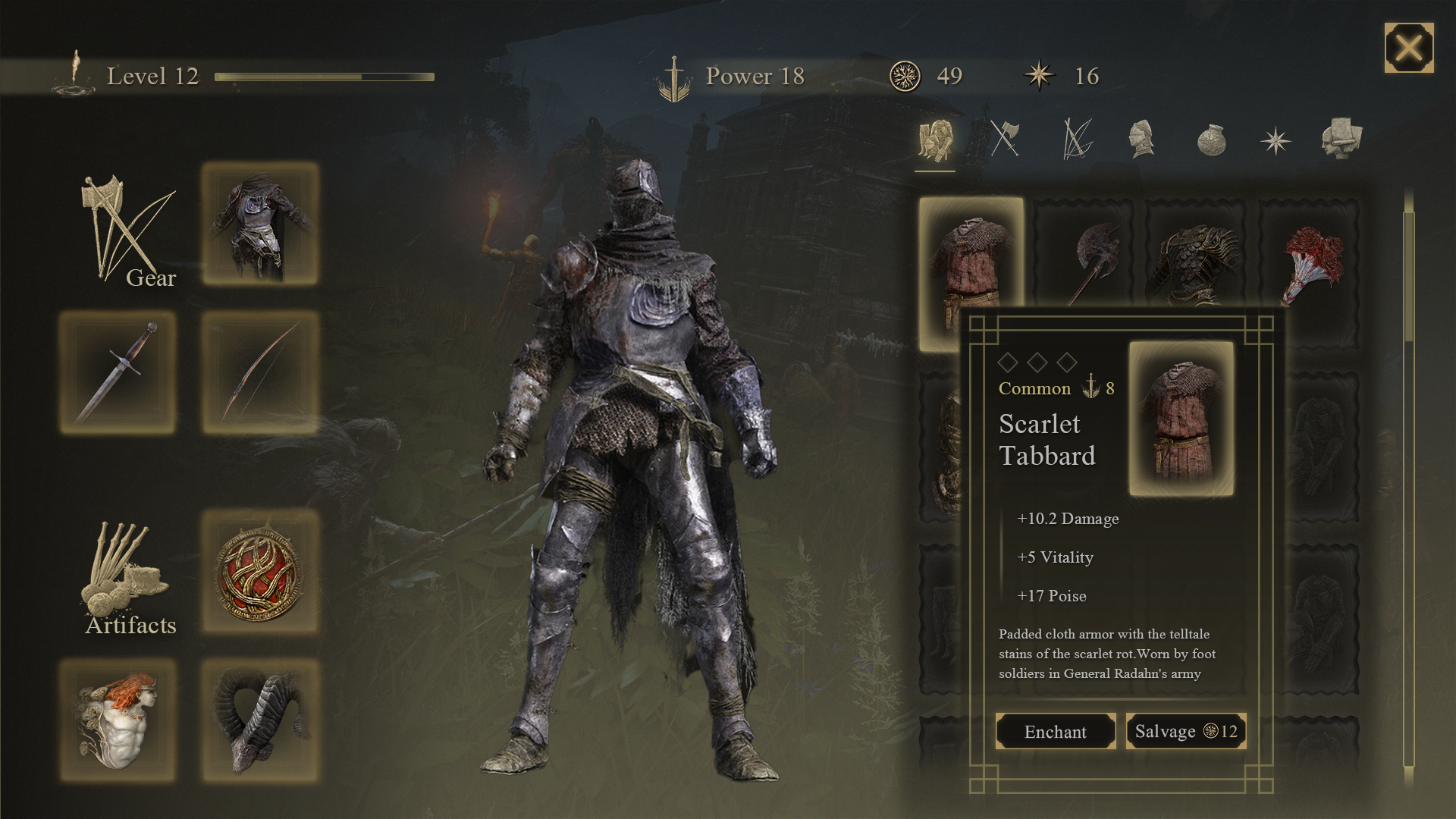
Task: Pick the dark scaled armor in inventory
Action: pyautogui.click(x=1196, y=254)
